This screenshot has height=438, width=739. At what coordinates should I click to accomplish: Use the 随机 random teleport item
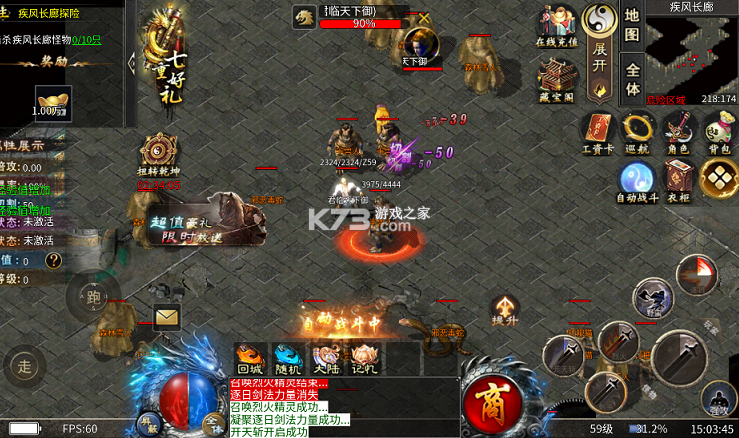click(x=287, y=357)
